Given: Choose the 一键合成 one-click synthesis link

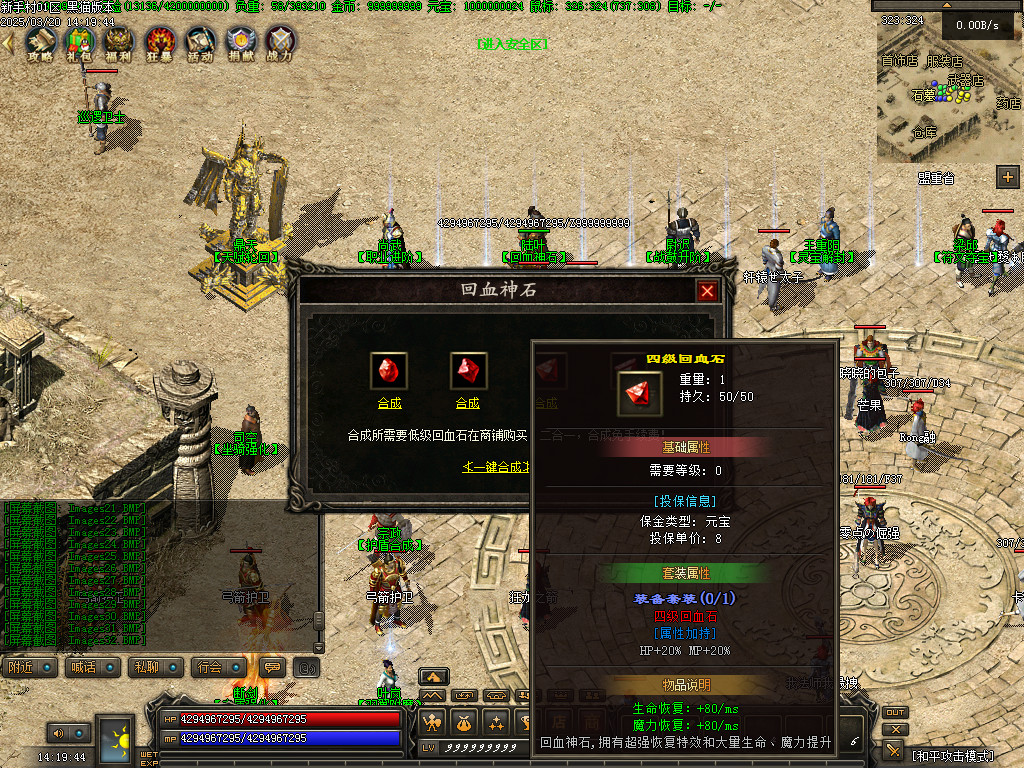Looking at the screenshot, I should (496, 467).
